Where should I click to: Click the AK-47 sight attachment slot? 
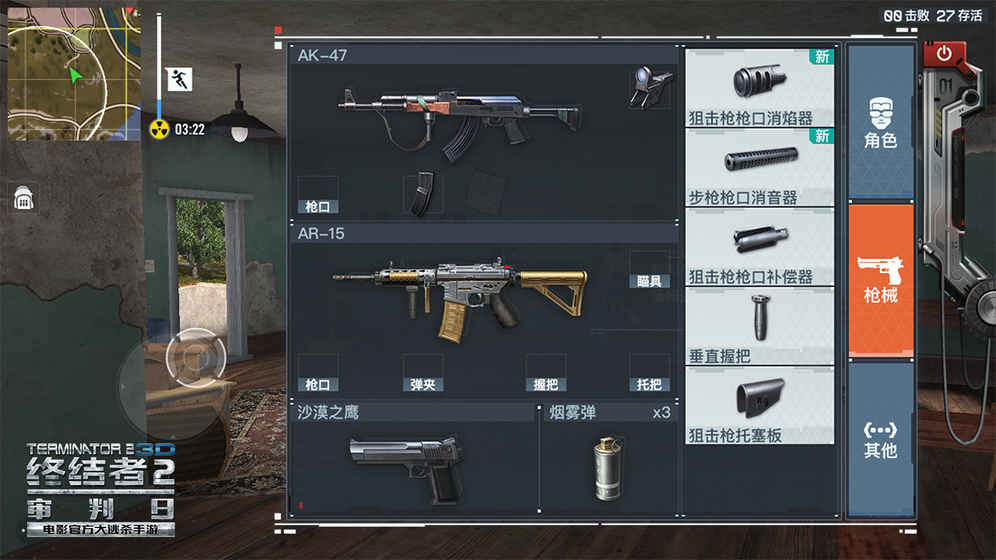649,88
